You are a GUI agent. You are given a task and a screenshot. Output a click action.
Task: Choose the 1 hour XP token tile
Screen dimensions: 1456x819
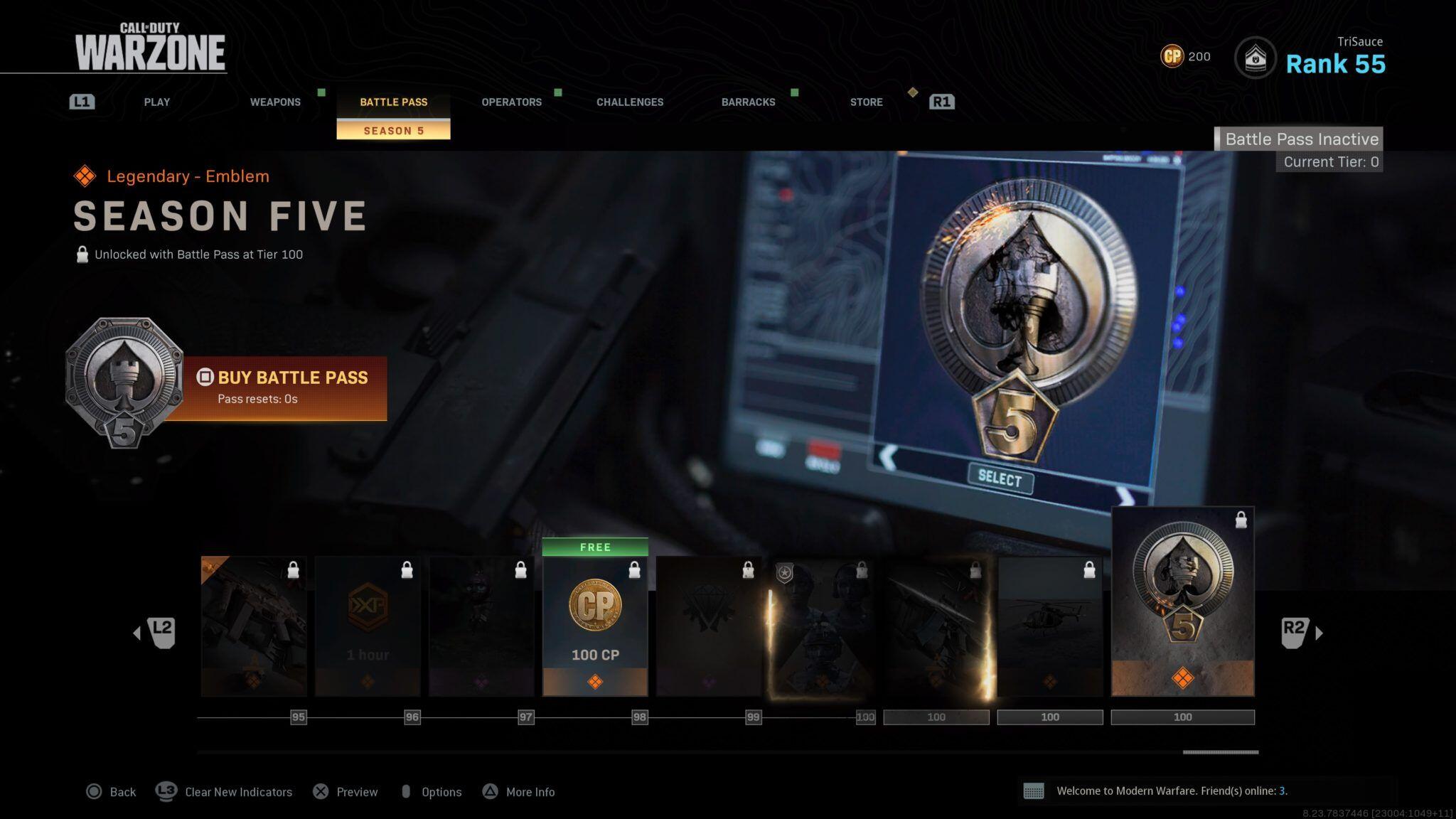point(368,626)
